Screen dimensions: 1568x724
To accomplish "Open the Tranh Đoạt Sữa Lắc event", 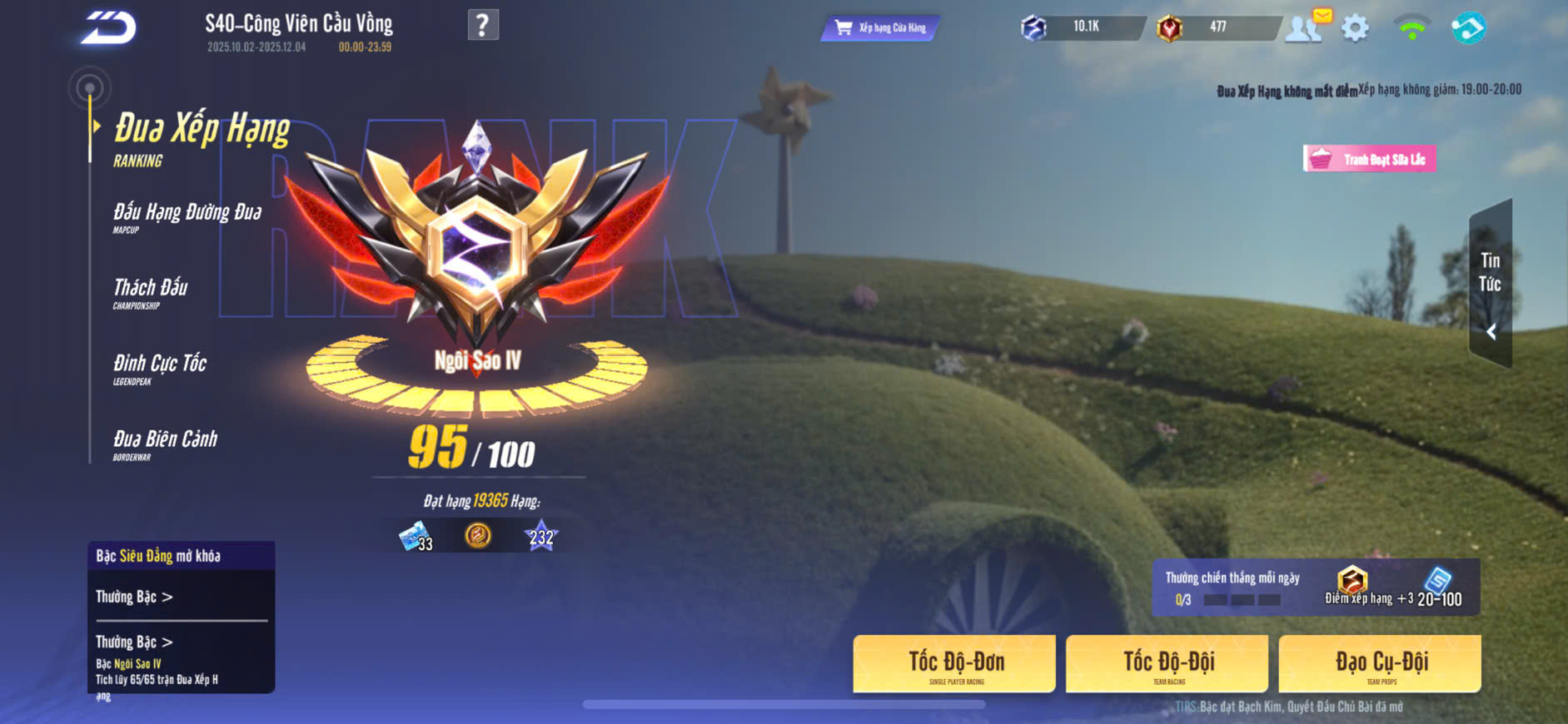I will (1369, 158).
